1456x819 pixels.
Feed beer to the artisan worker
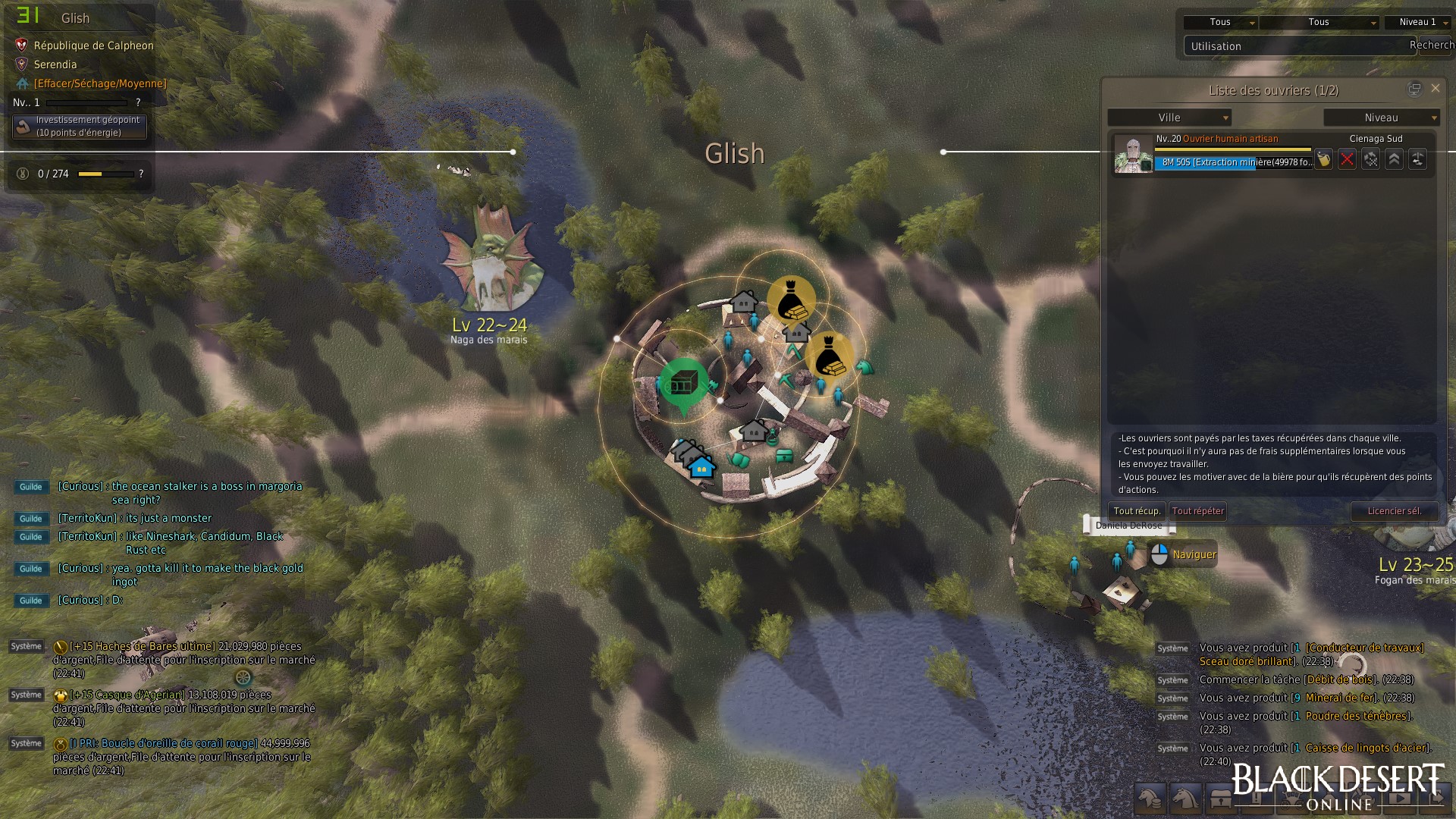[1323, 159]
